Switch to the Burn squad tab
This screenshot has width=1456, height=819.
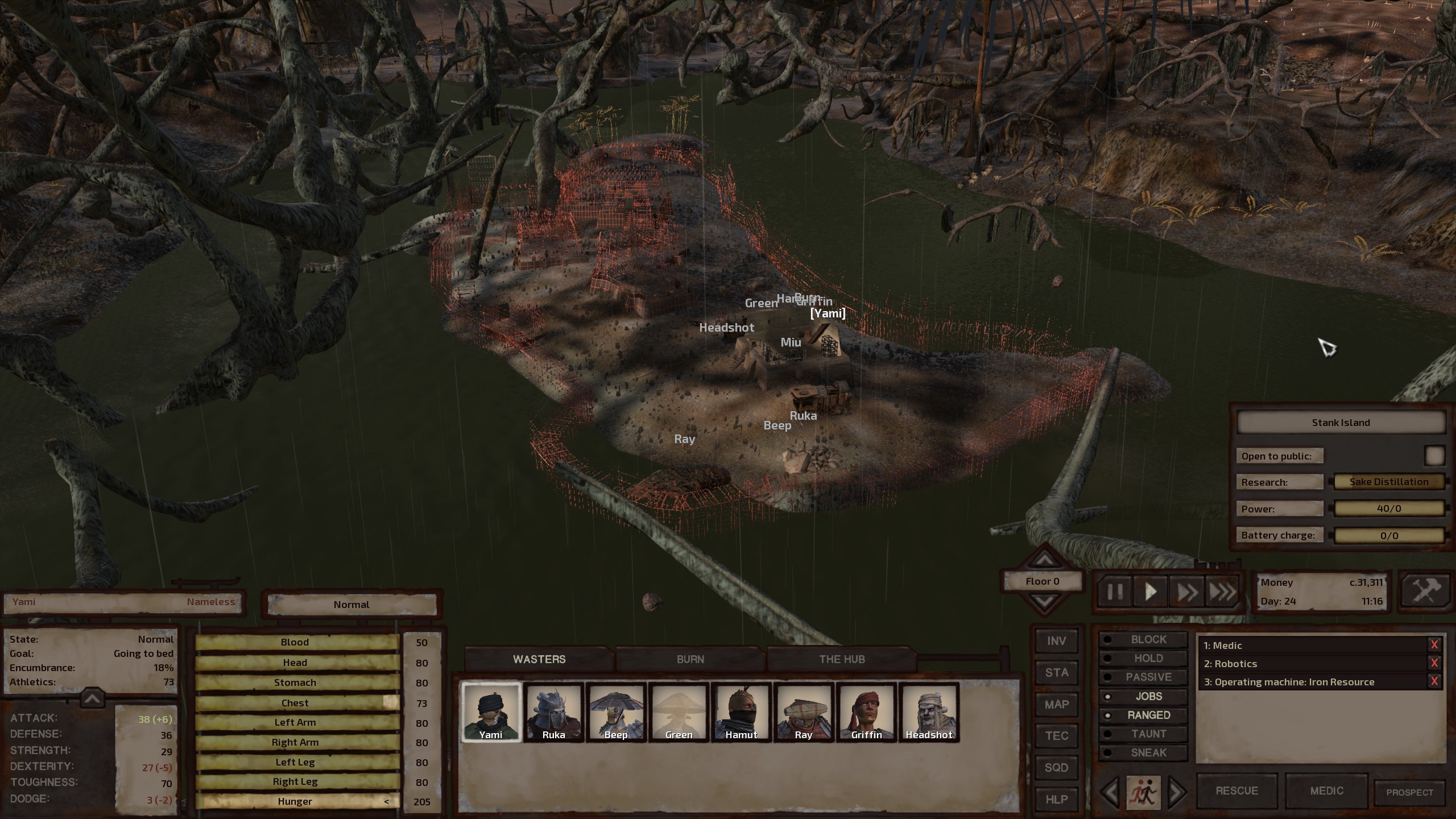690,659
